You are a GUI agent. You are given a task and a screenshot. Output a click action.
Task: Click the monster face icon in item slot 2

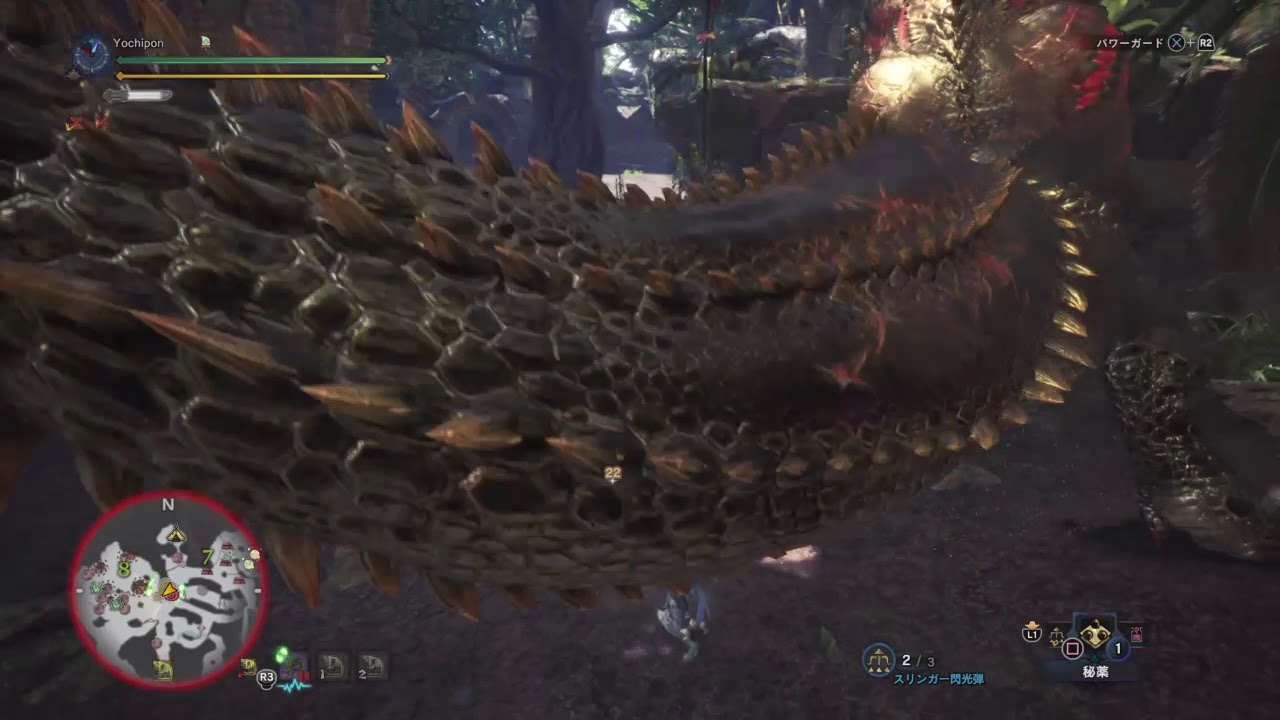pos(373,665)
